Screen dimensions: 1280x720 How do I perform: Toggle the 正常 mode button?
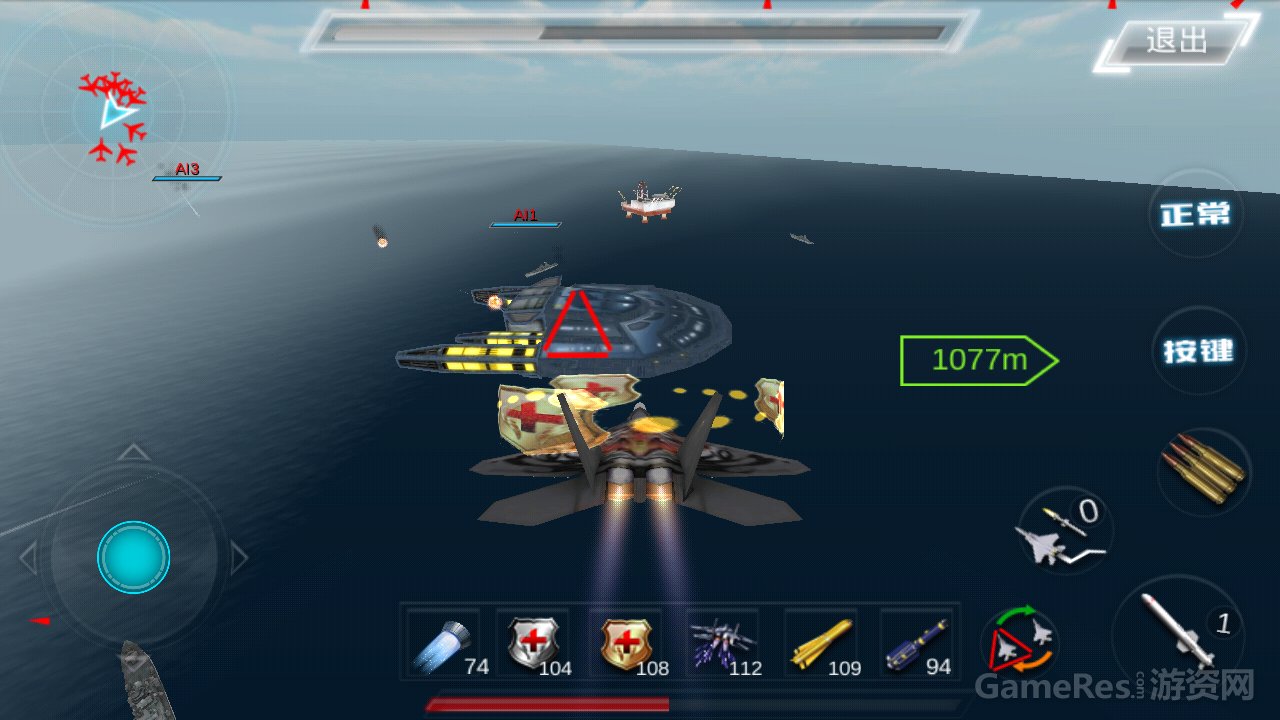pos(1196,214)
